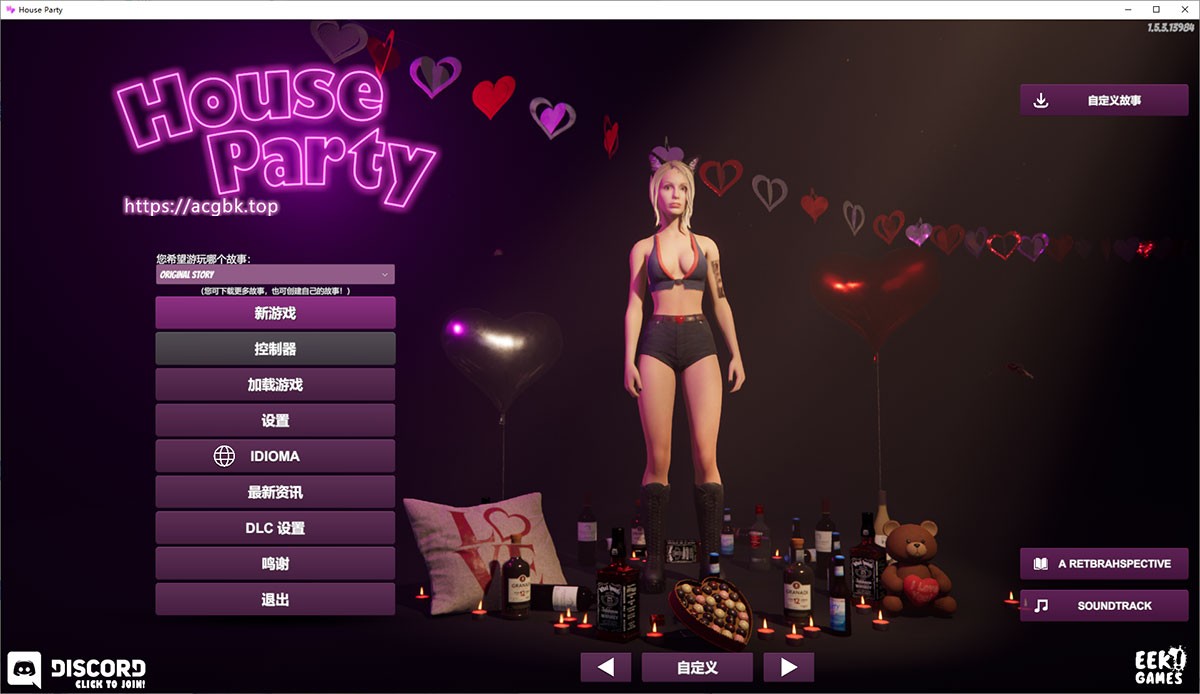Open the DLC 设置 menu

pyautogui.click(x=275, y=528)
